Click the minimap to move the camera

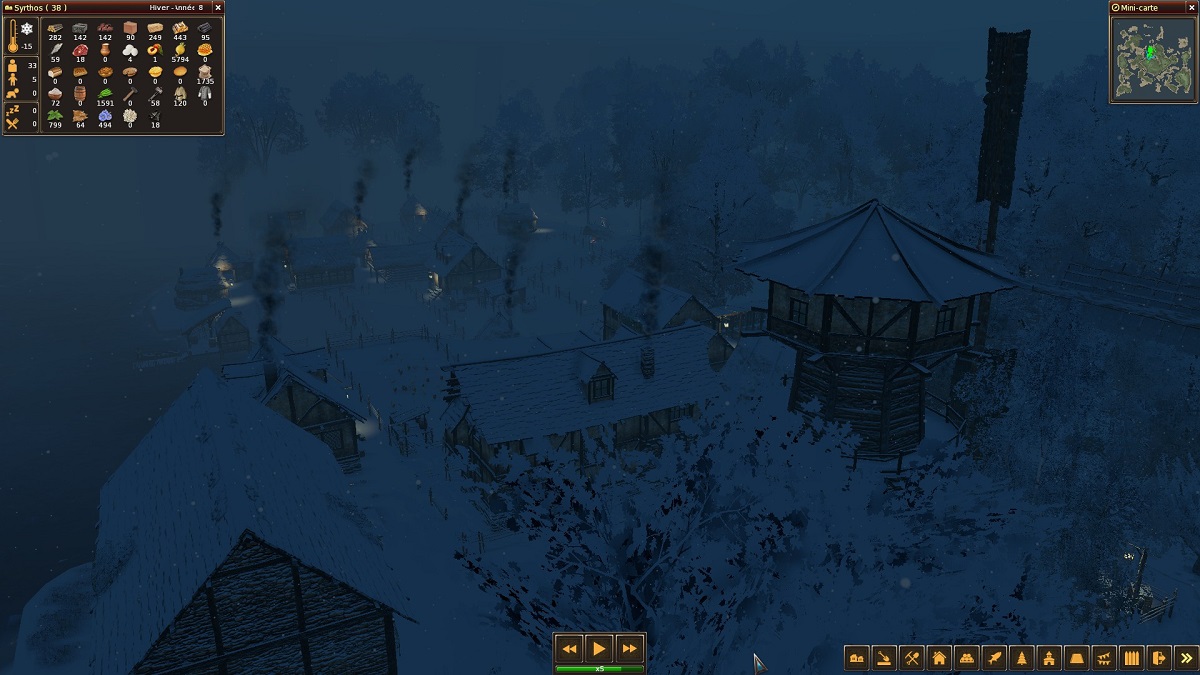tap(1153, 58)
